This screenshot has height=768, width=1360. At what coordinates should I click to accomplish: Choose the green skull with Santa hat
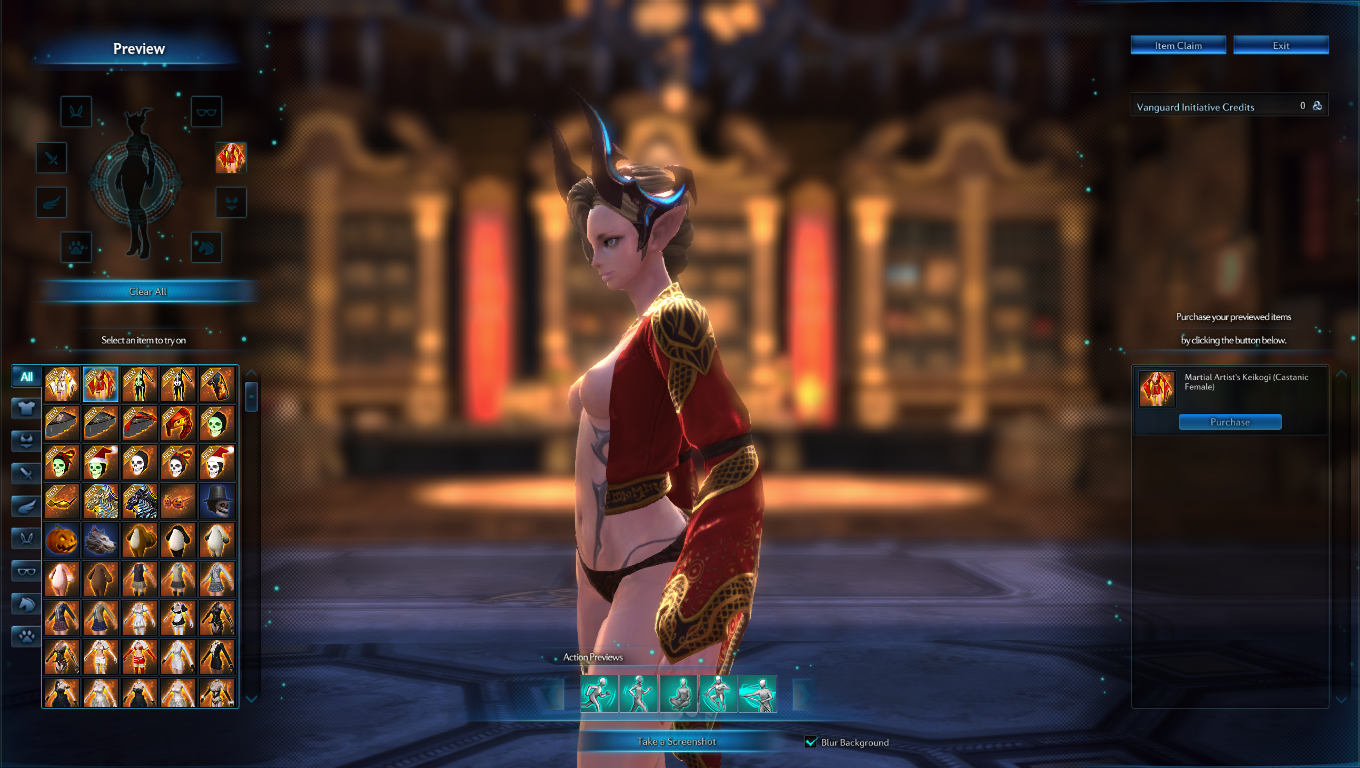pos(100,462)
